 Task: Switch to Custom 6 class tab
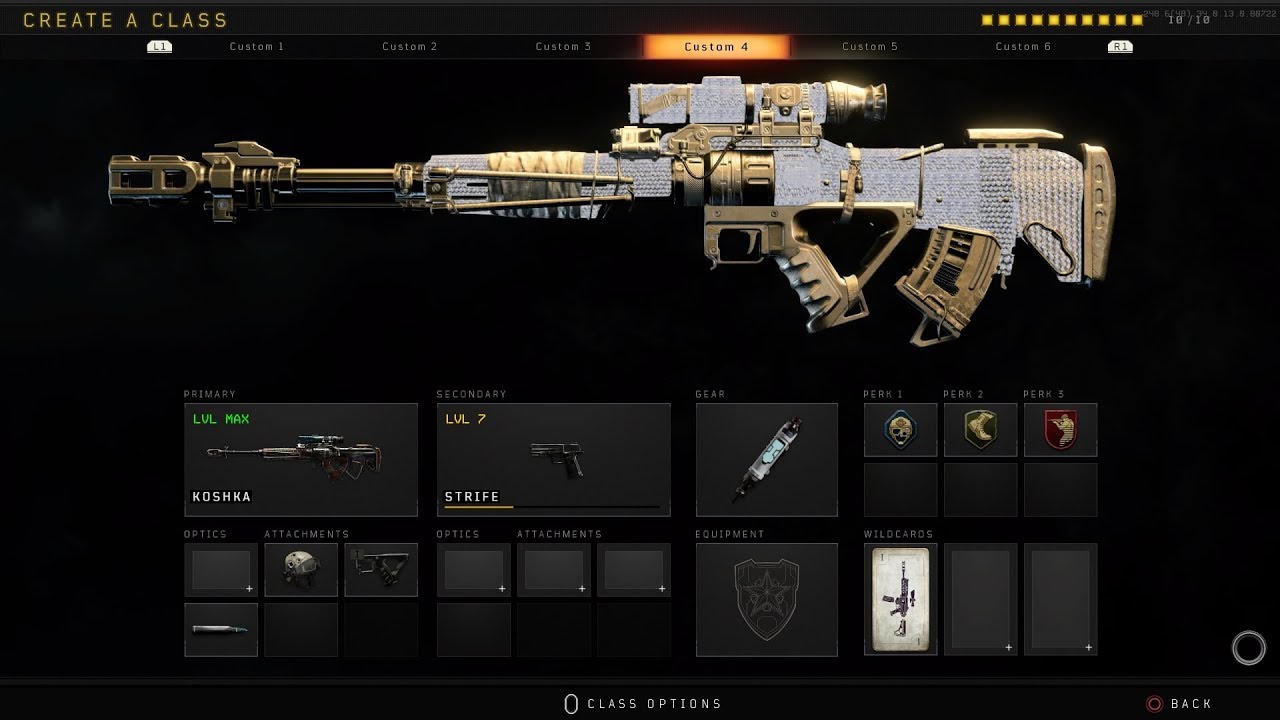pos(1023,47)
